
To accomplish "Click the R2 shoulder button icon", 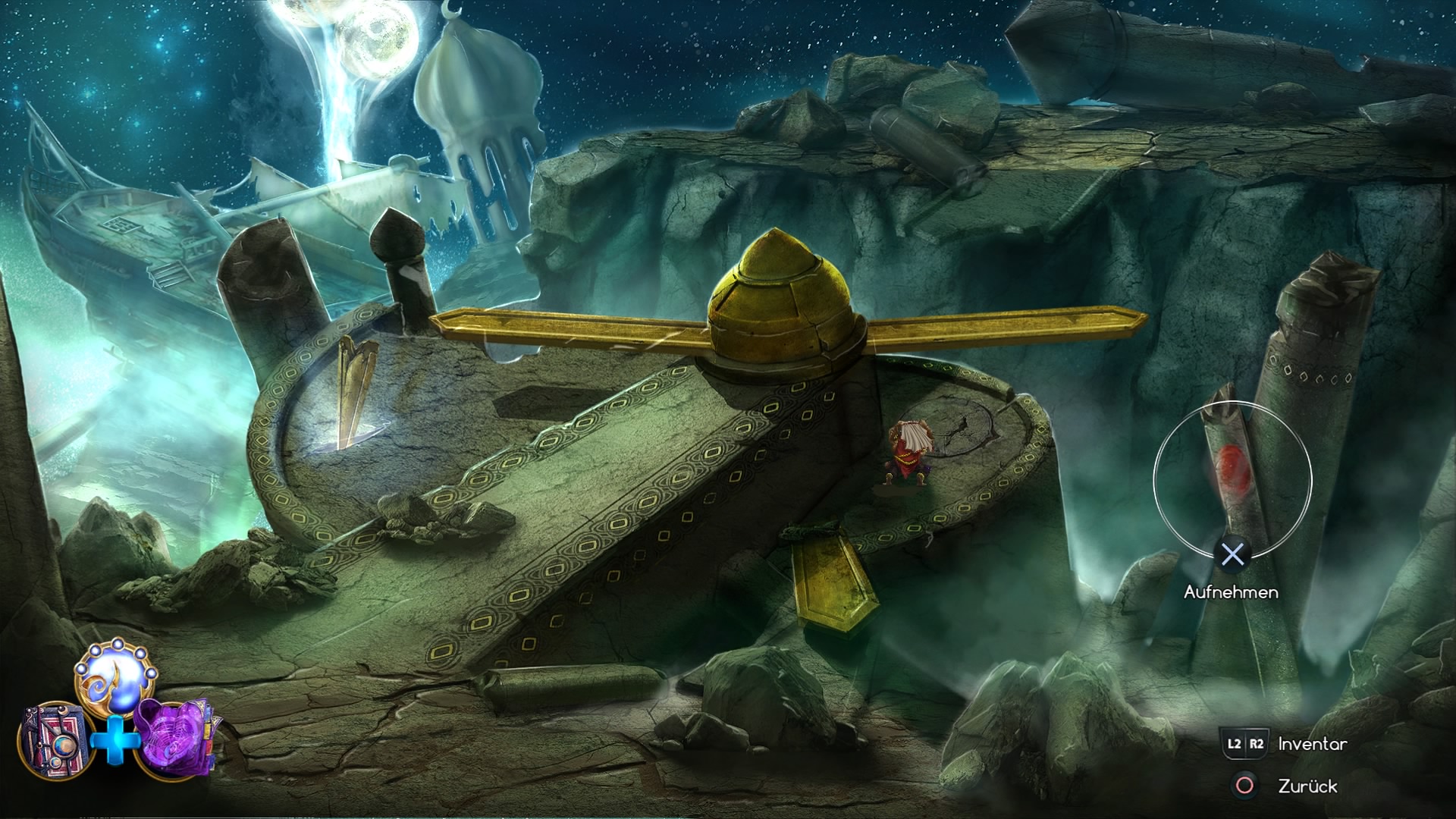I will point(1257,744).
